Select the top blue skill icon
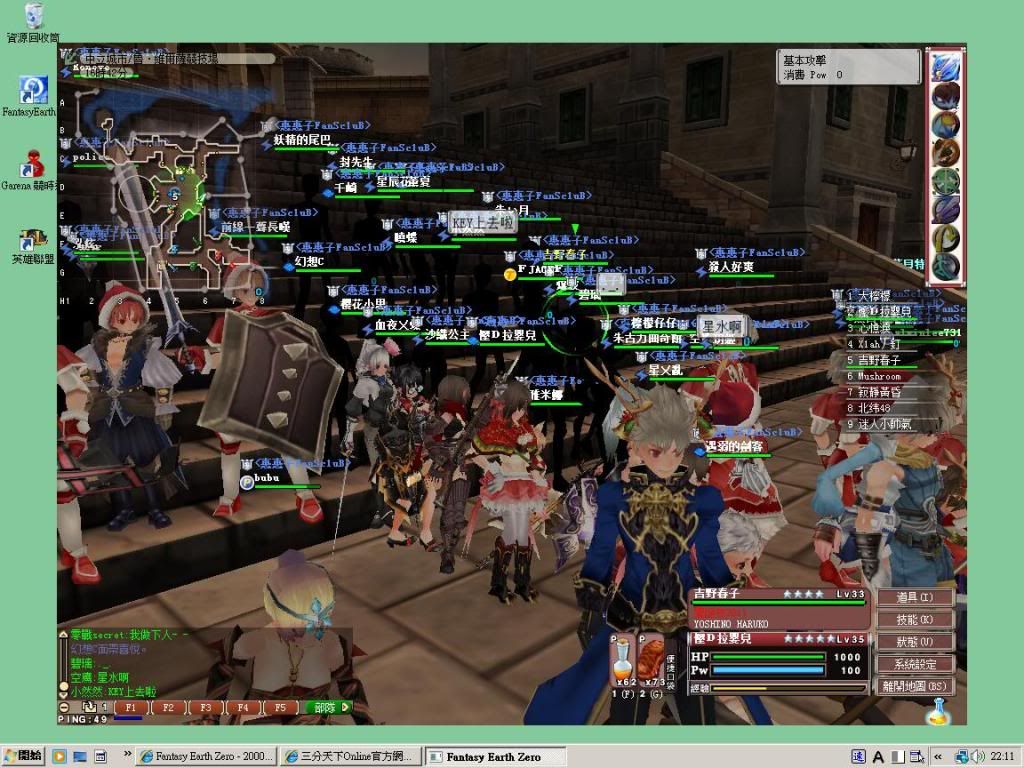This screenshot has height=768, width=1024. pyautogui.click(x=945, y=67)
